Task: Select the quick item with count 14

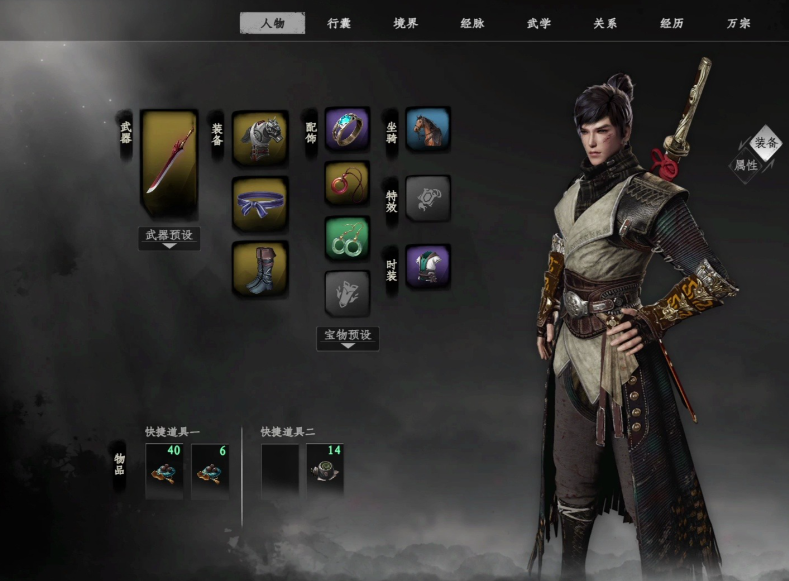Action: coord(325,469)
